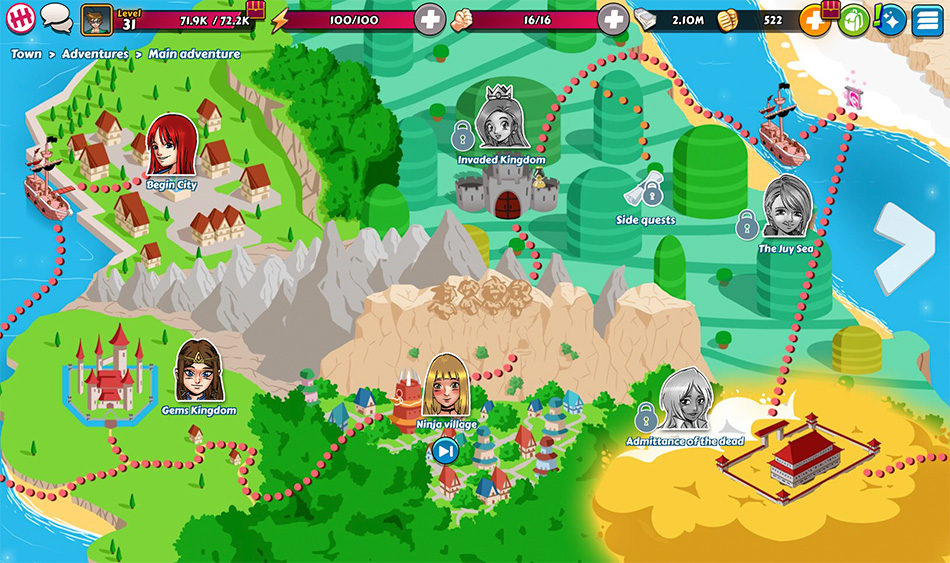Open the player avatar profile

96,18
